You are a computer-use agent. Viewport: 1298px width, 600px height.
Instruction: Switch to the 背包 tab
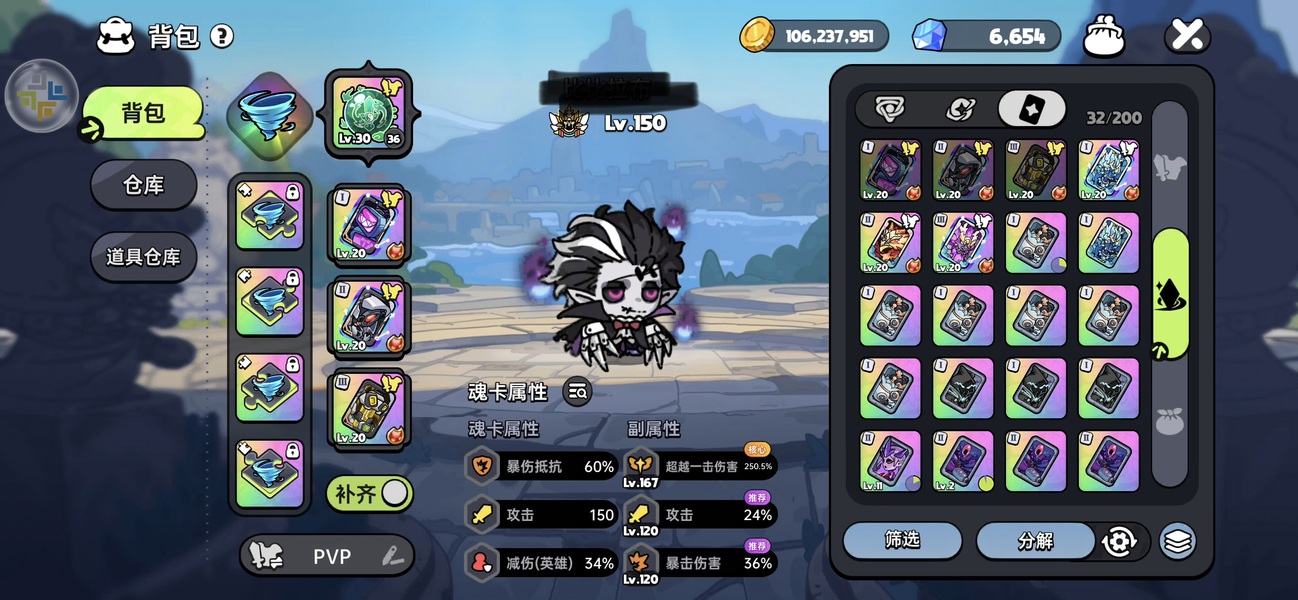pyautogui.click(x=143, y=113)
